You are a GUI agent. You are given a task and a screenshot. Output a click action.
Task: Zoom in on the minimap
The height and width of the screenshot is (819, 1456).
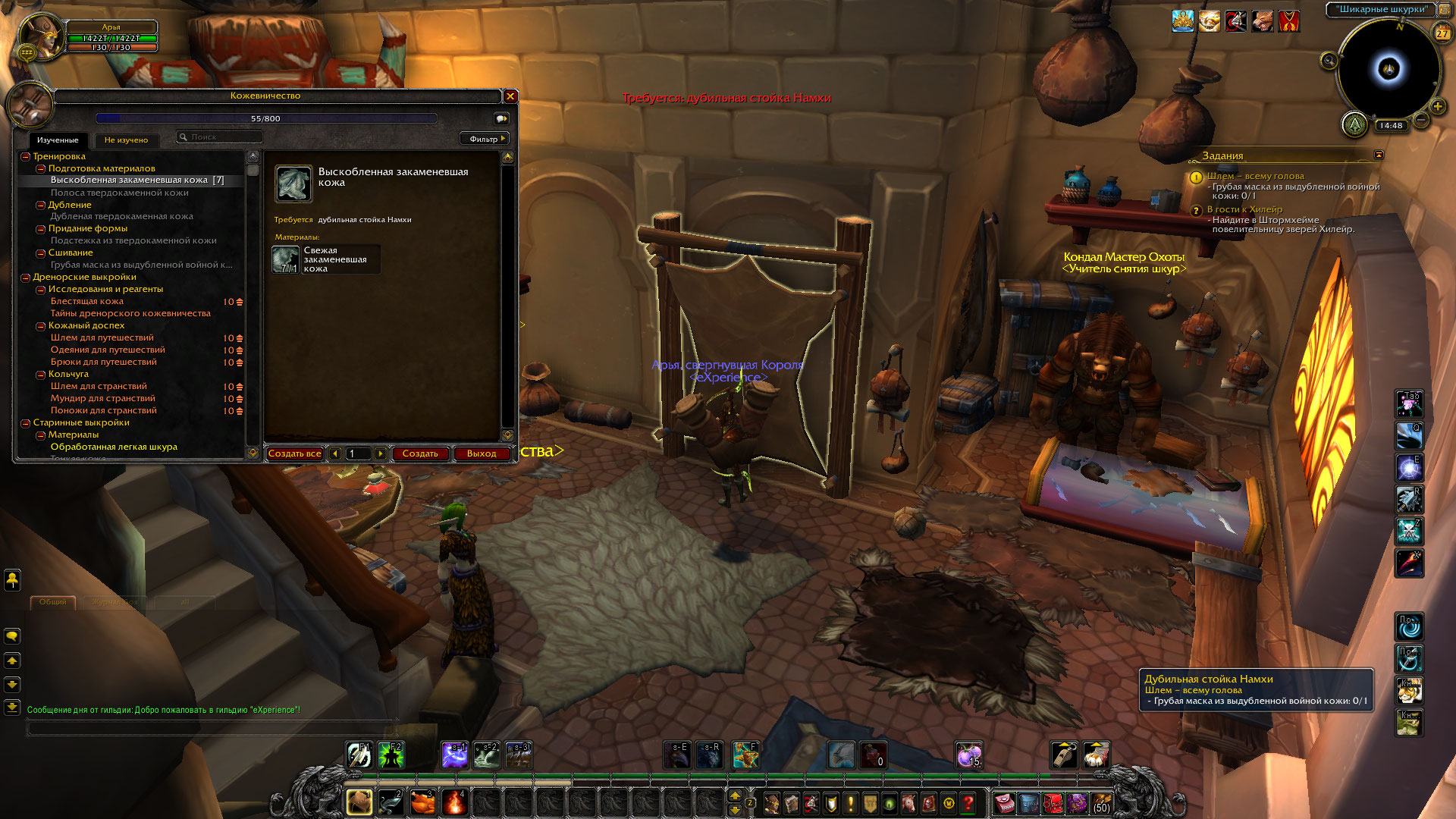pos(1437,107)
